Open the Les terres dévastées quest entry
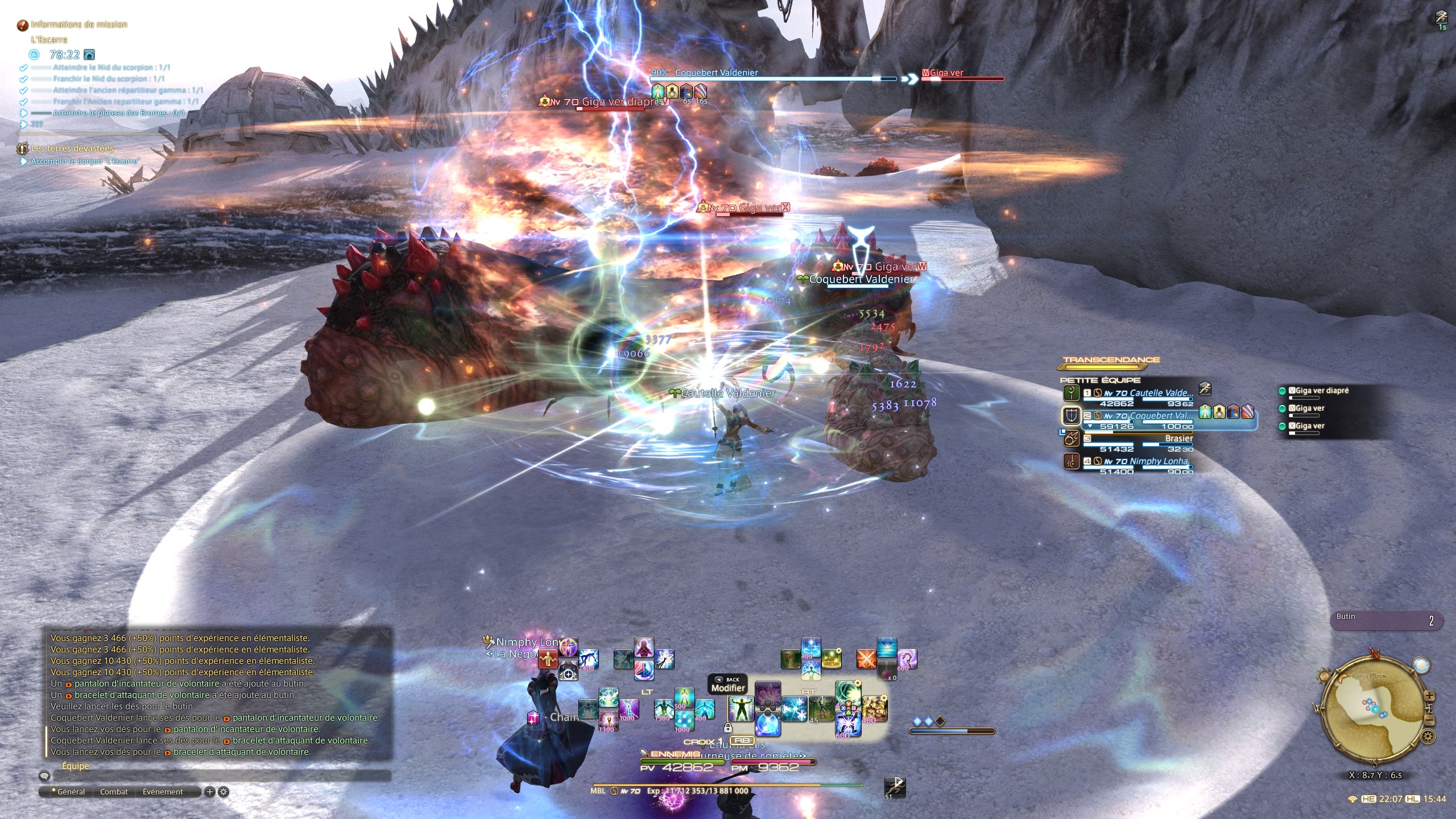The width and height of the screenshot is (1456, 819). click(72, 148)
